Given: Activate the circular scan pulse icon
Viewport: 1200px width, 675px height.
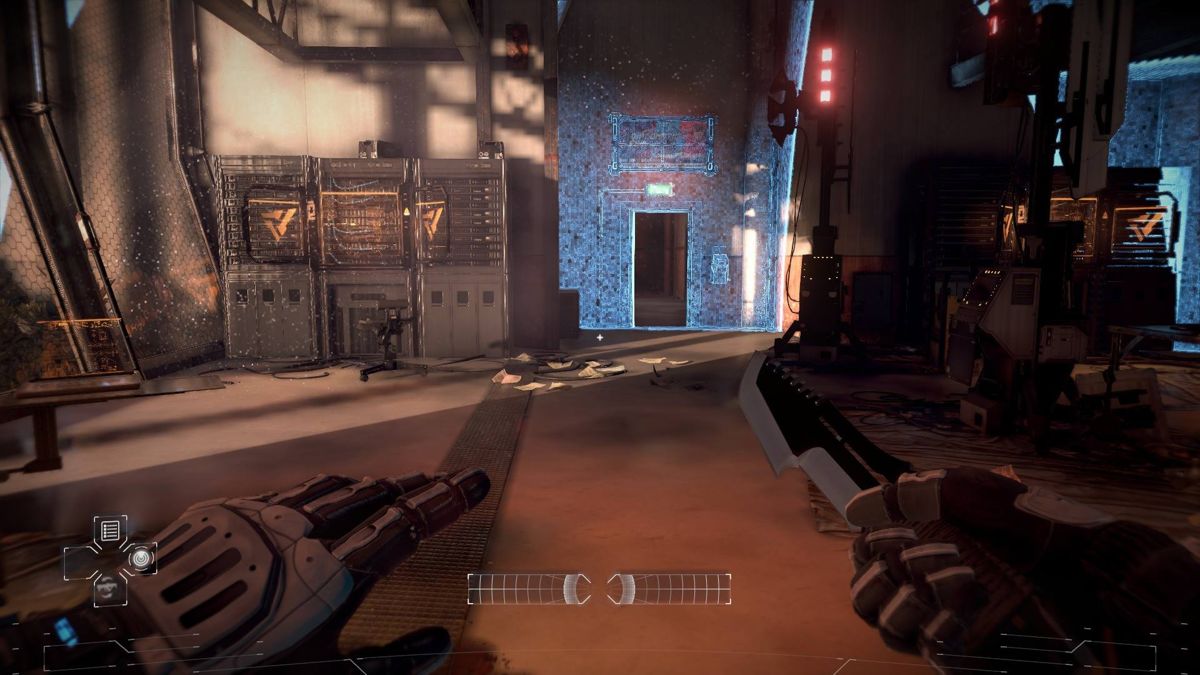Looking at the screenshot, I should tap(140, 558).
